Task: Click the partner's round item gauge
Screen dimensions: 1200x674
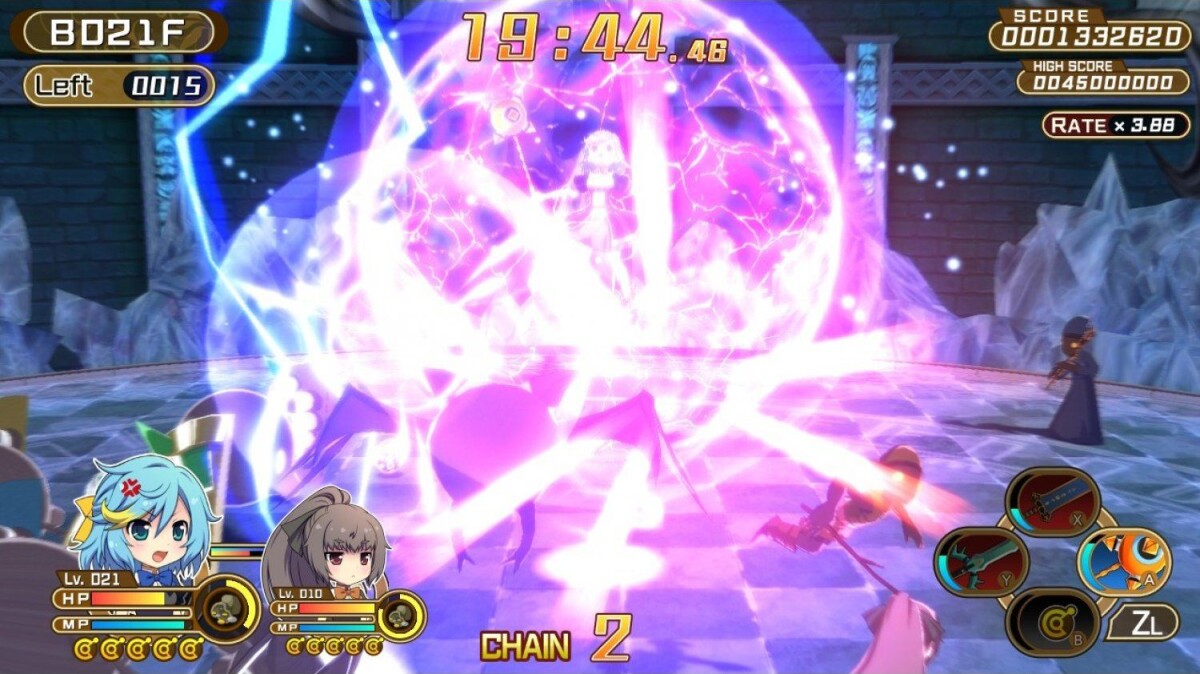Action: pos(401,616)
